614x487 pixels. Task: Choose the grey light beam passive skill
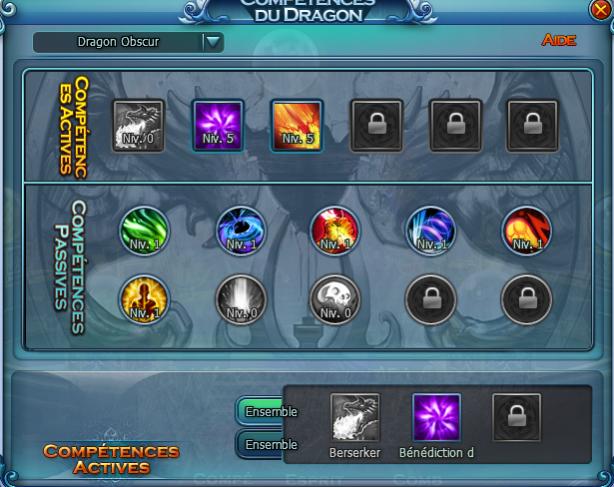[241, 299]
